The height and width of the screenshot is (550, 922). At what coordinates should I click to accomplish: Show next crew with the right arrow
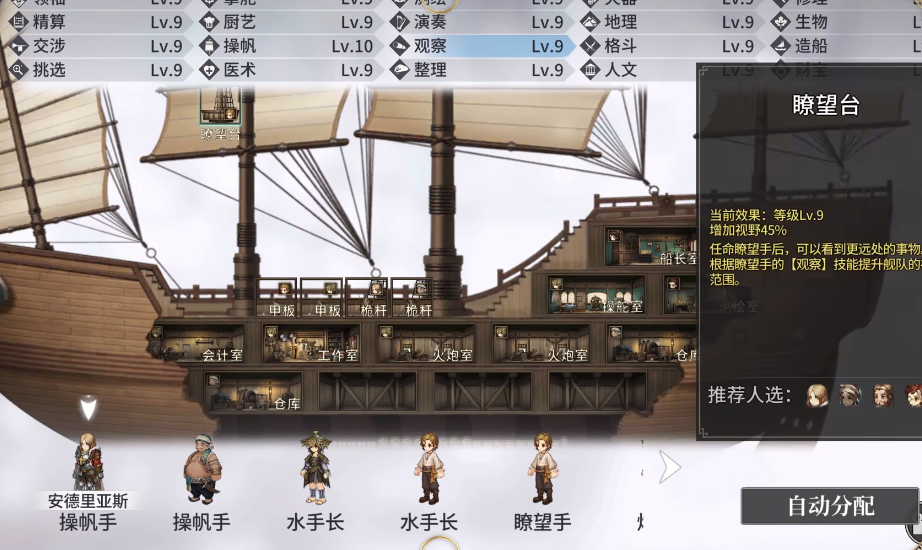670,466
